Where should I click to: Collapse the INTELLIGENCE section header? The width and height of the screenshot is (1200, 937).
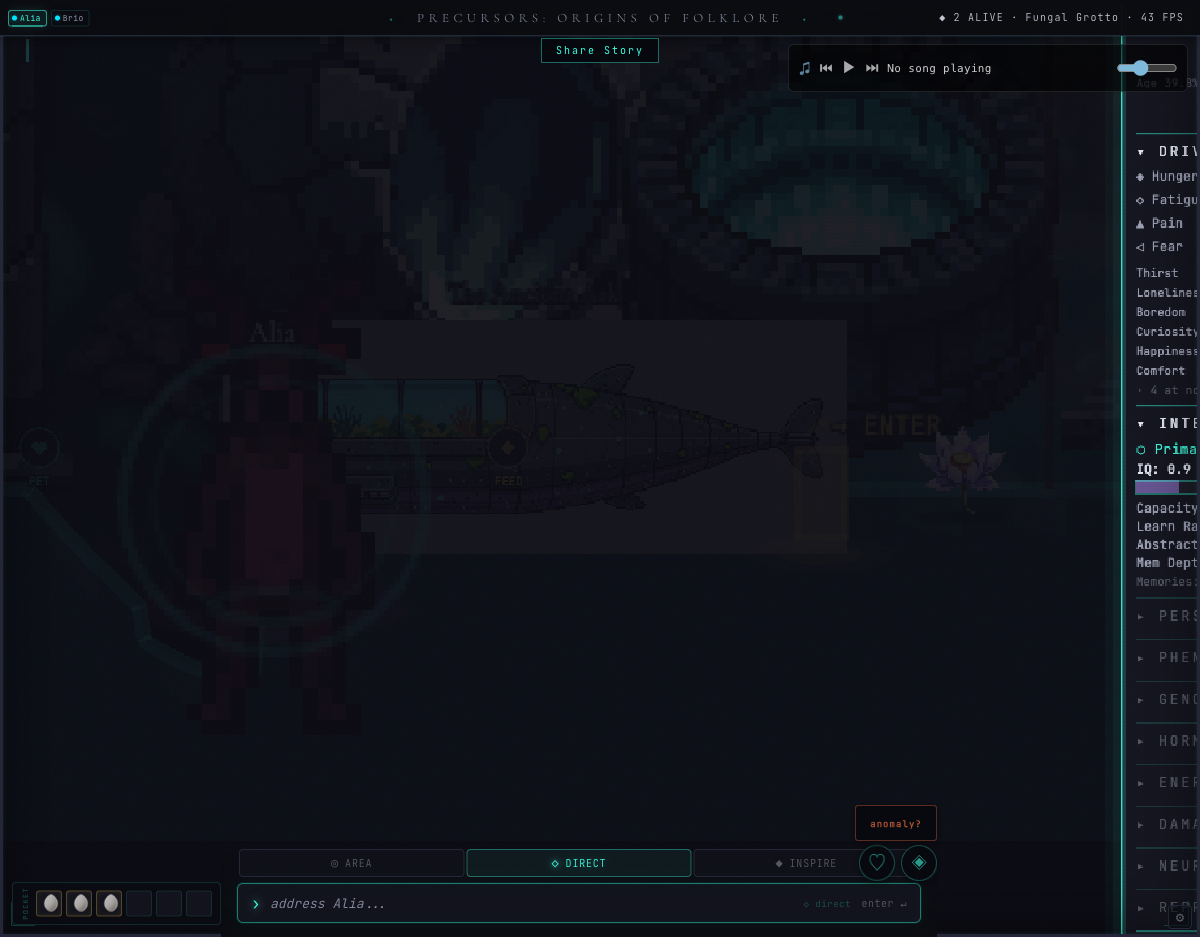(1166, 424)
